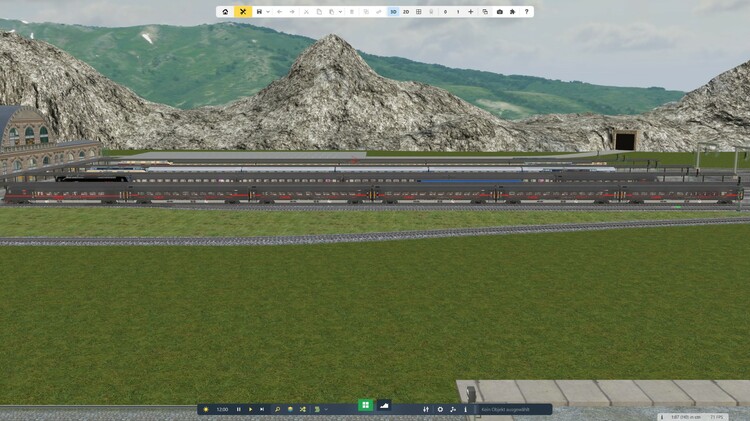Toggle the tools edit mode button
Screen dimensions: 750x421
click(242, 12)
